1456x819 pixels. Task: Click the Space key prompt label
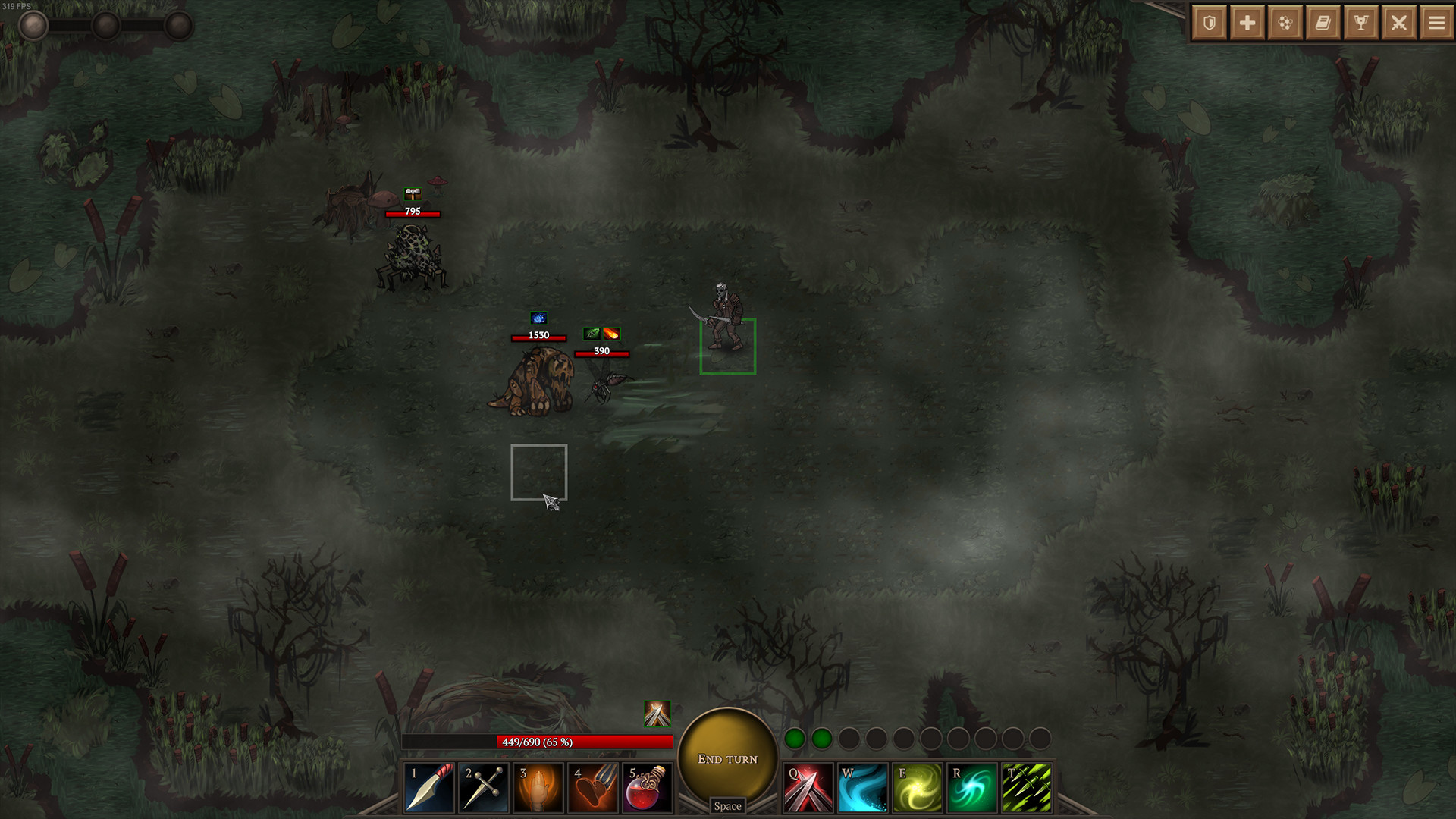726,806
